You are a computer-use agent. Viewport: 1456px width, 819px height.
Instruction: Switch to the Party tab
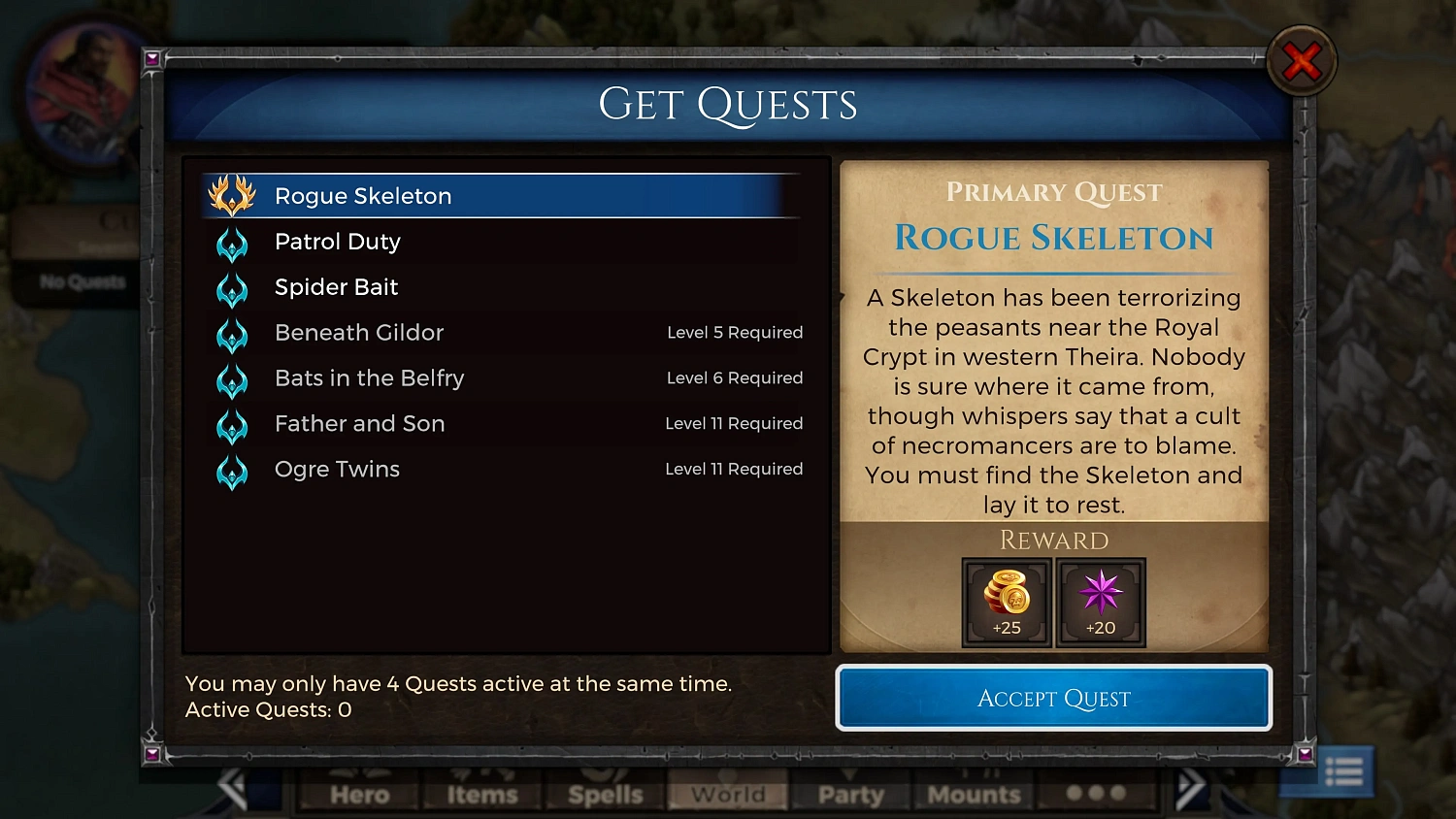[x=850, y=796]
